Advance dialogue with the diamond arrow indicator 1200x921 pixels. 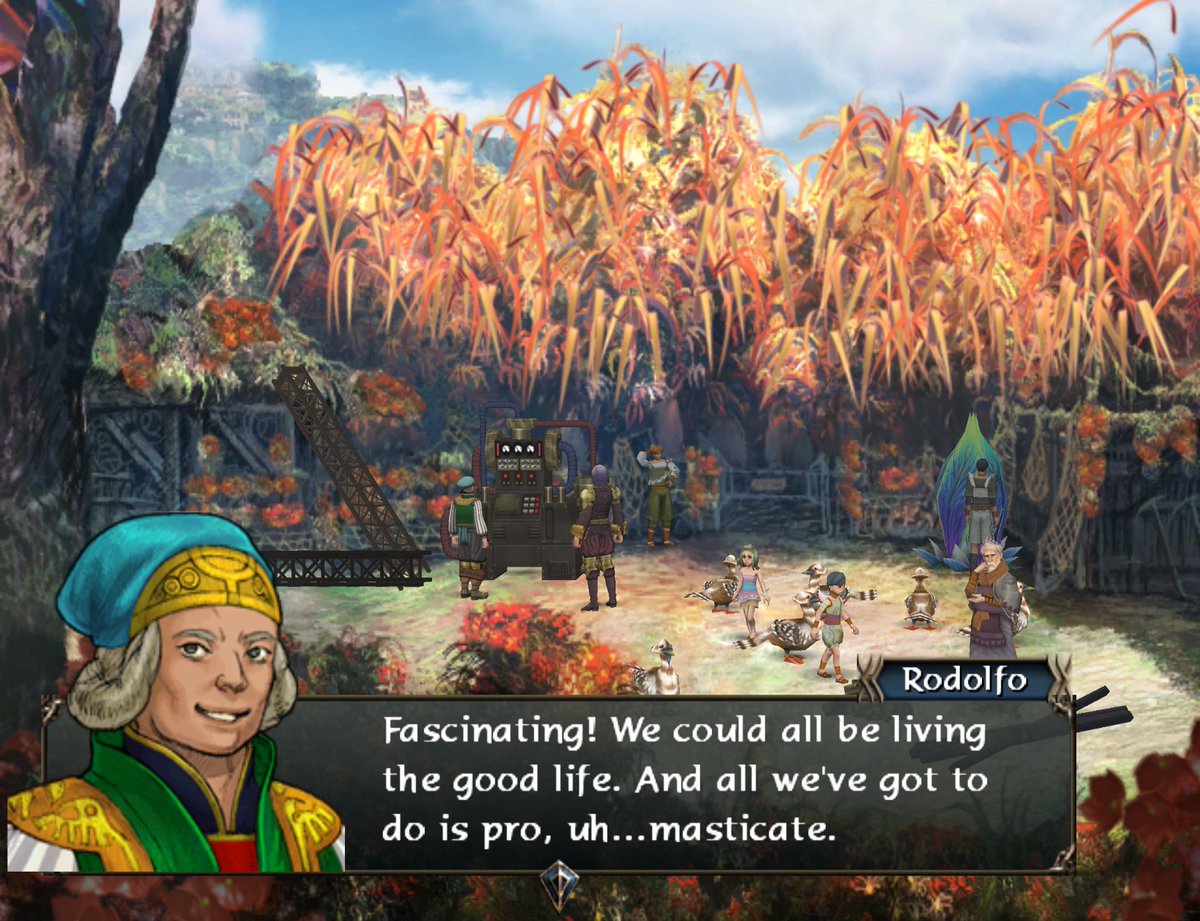(x=559, y=885)
